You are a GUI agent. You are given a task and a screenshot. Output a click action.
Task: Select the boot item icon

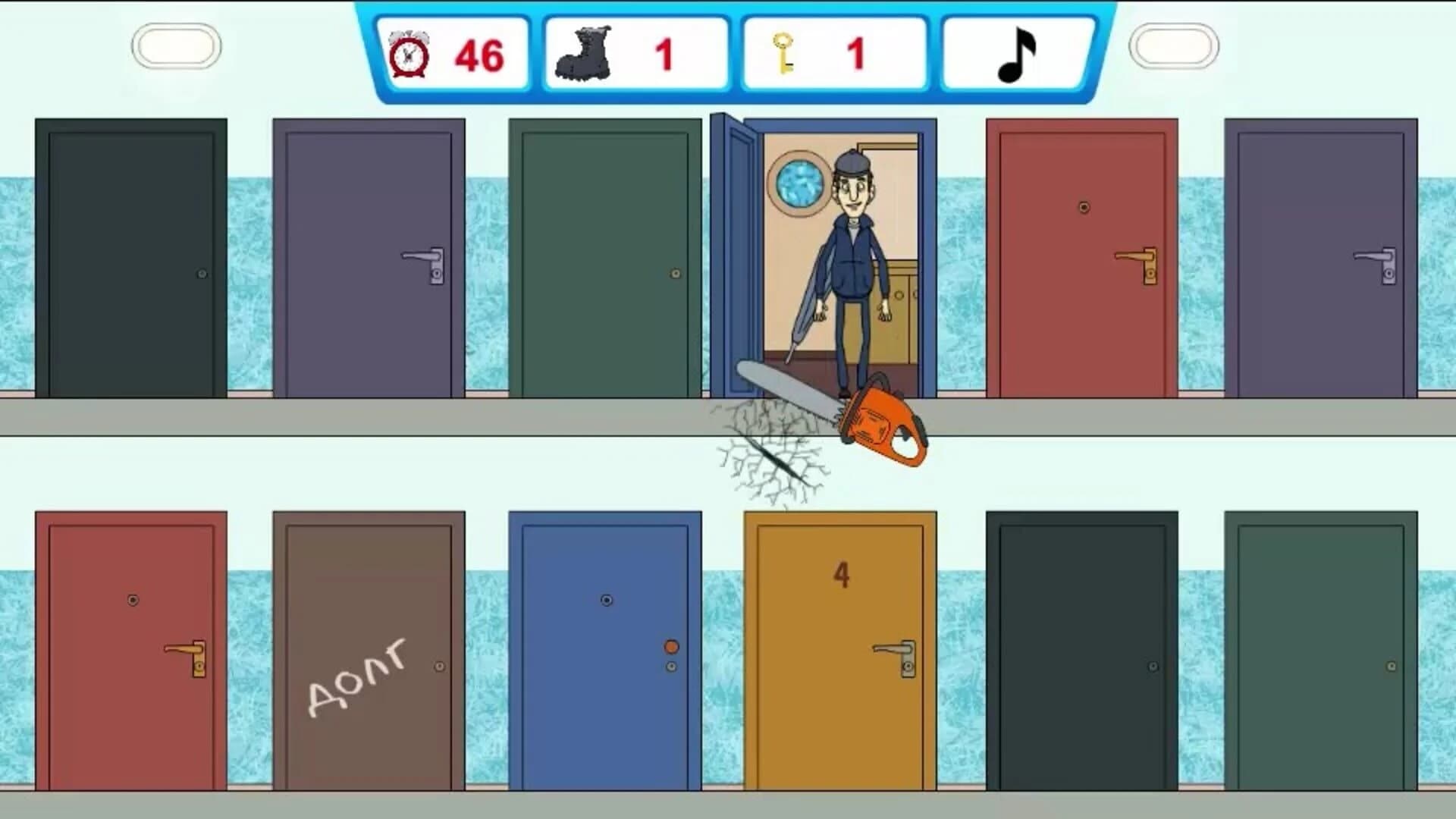[584, 52]
